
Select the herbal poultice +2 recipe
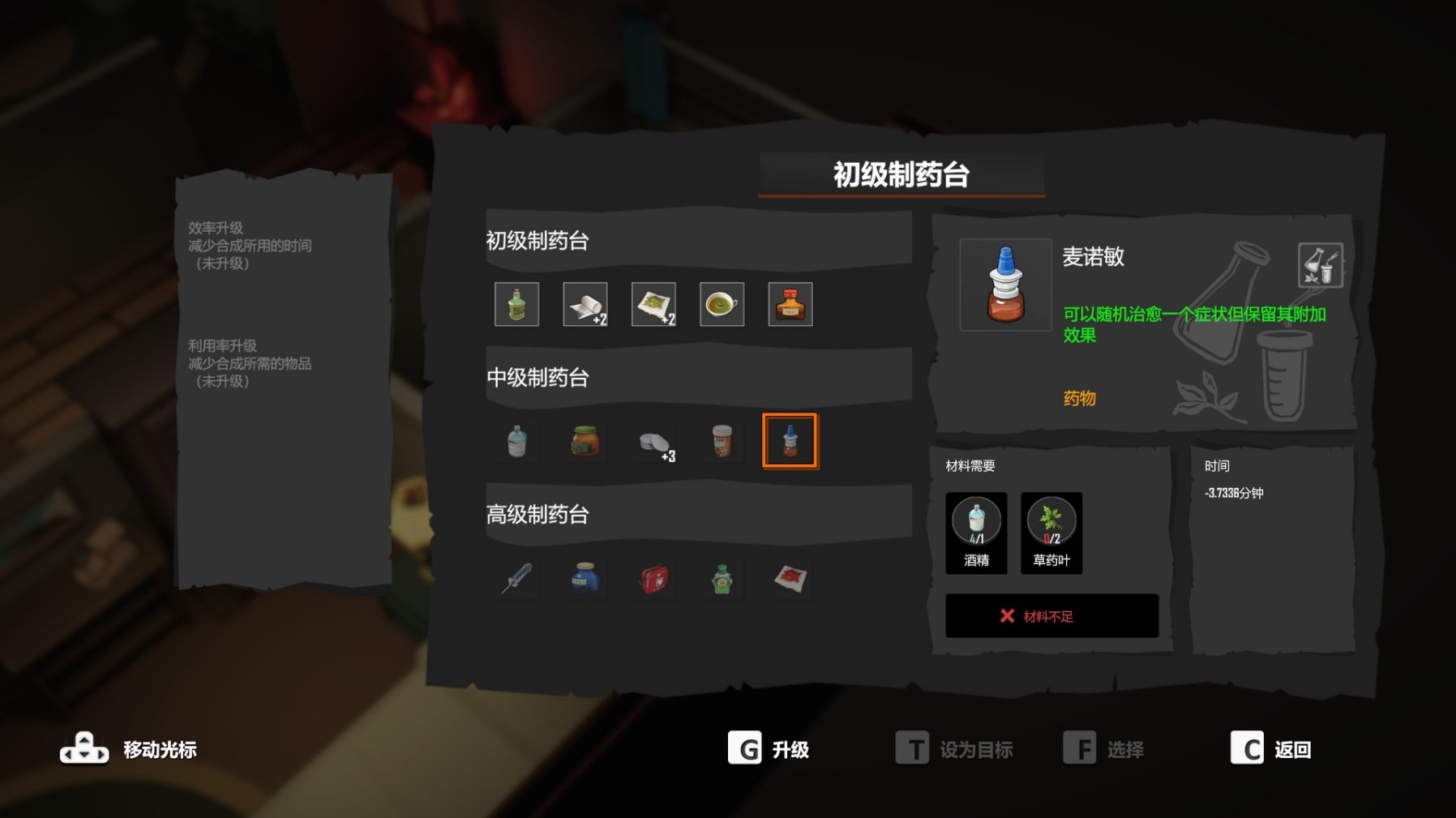click(653, 304)
